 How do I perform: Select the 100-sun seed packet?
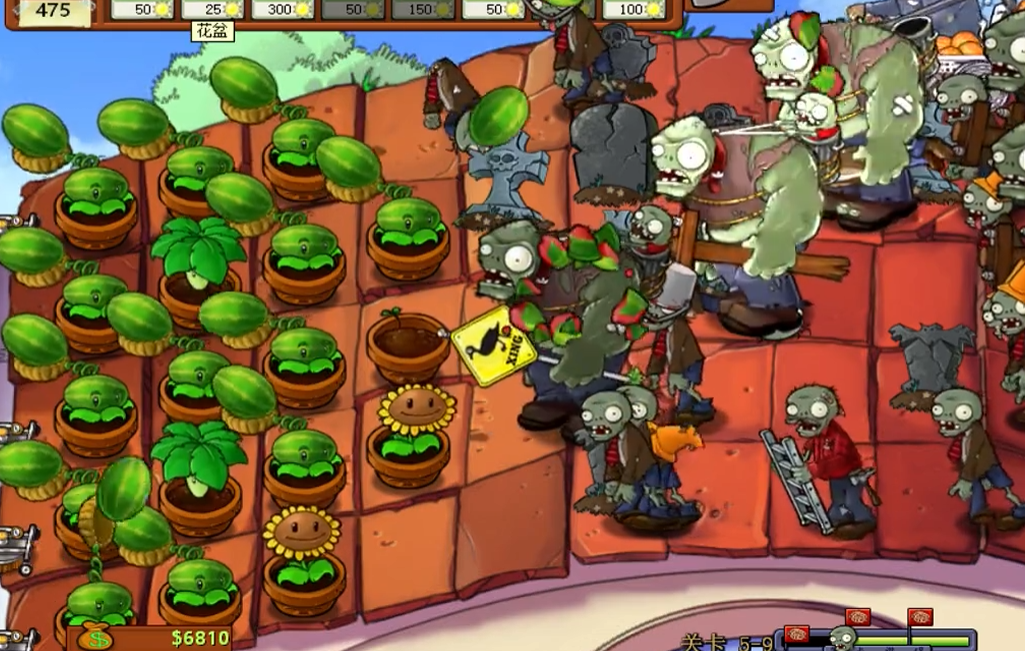tap(635, 9)
